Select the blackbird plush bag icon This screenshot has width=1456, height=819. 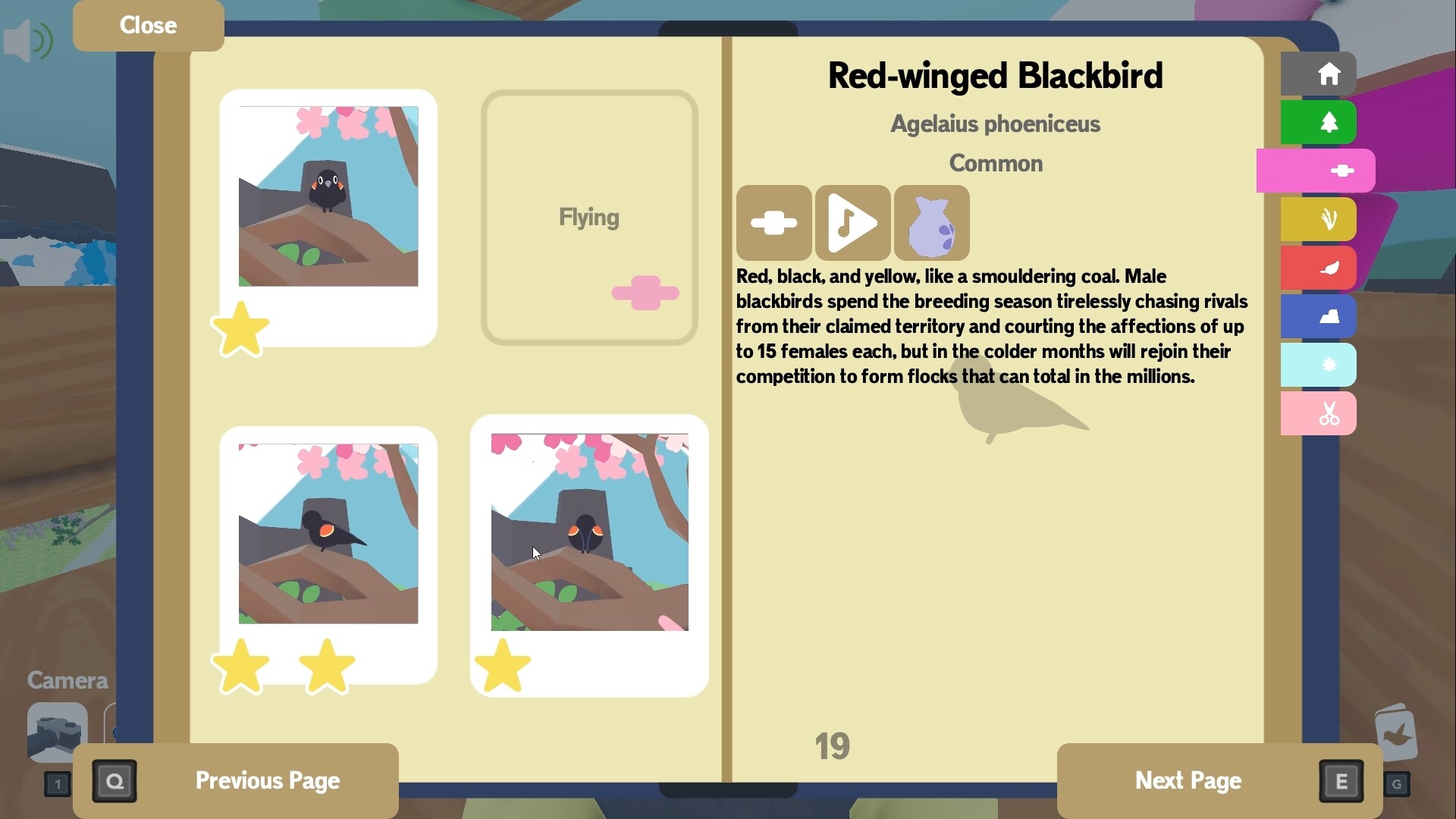click(933, 222)
